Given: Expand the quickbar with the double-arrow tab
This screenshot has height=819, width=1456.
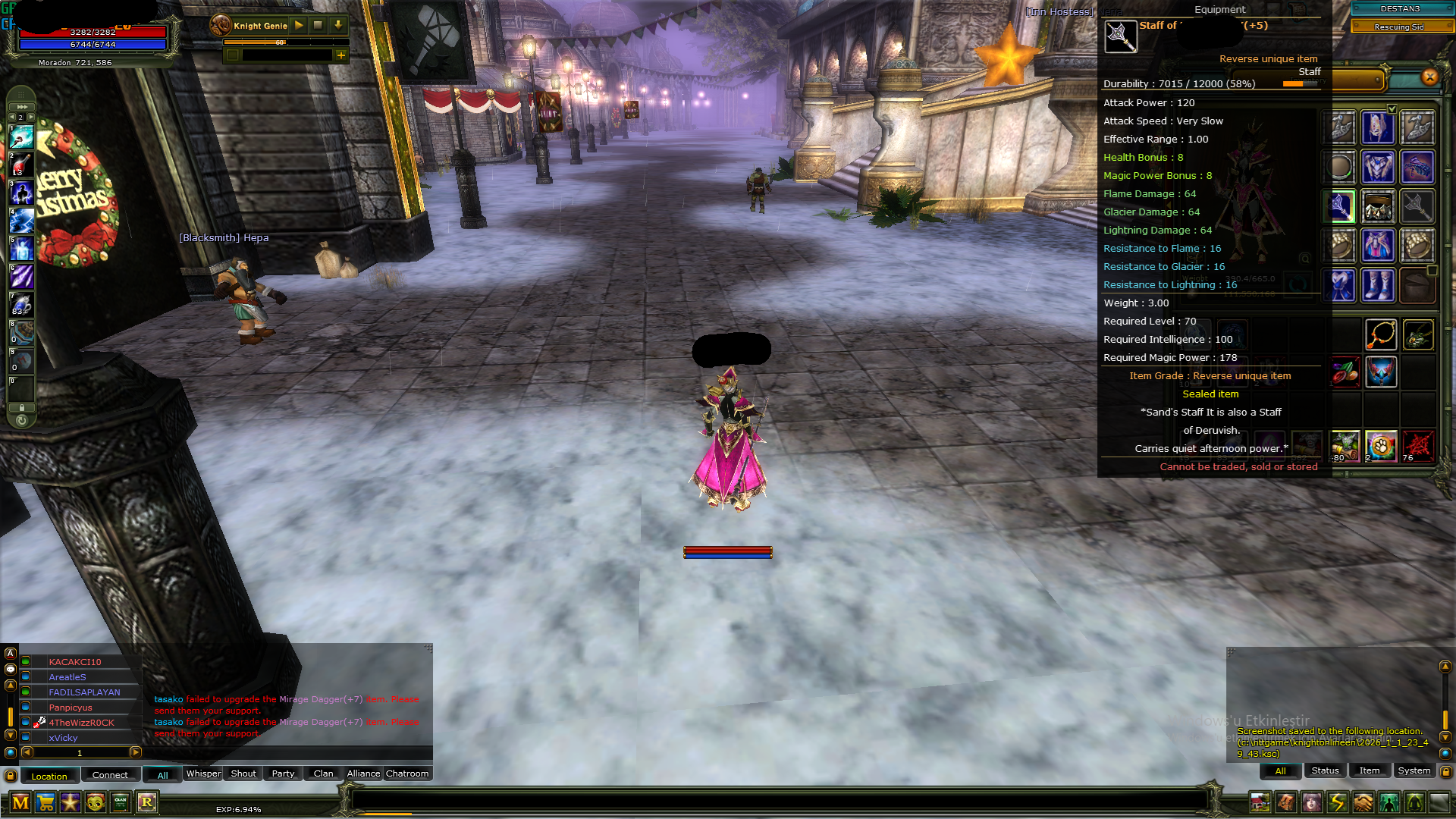Looking at the screenshot, I should click(x=22, y=106).
